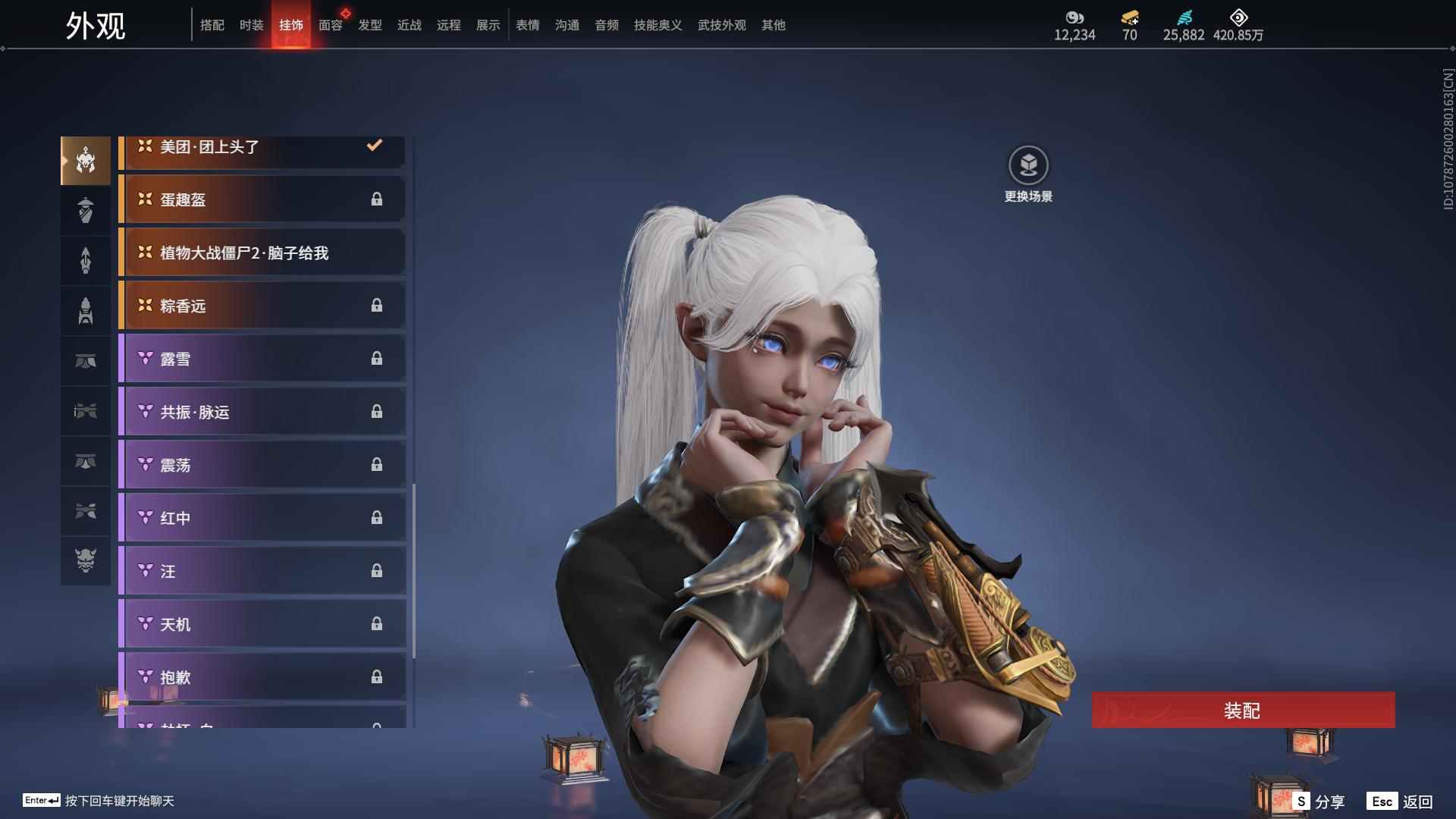The height and width of the screenshot is (819, 1456).
Task: Choose the 红中 accessory entry
Action: pyautogui.click(x=262, y=518)
